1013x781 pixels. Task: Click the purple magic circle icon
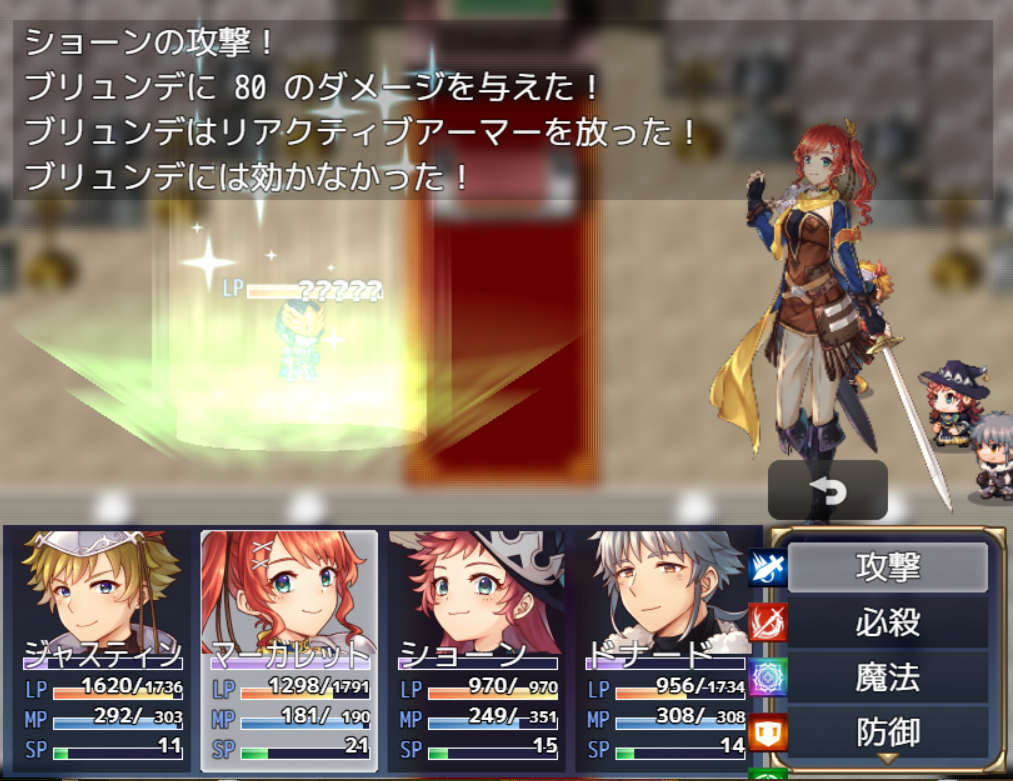767,678
